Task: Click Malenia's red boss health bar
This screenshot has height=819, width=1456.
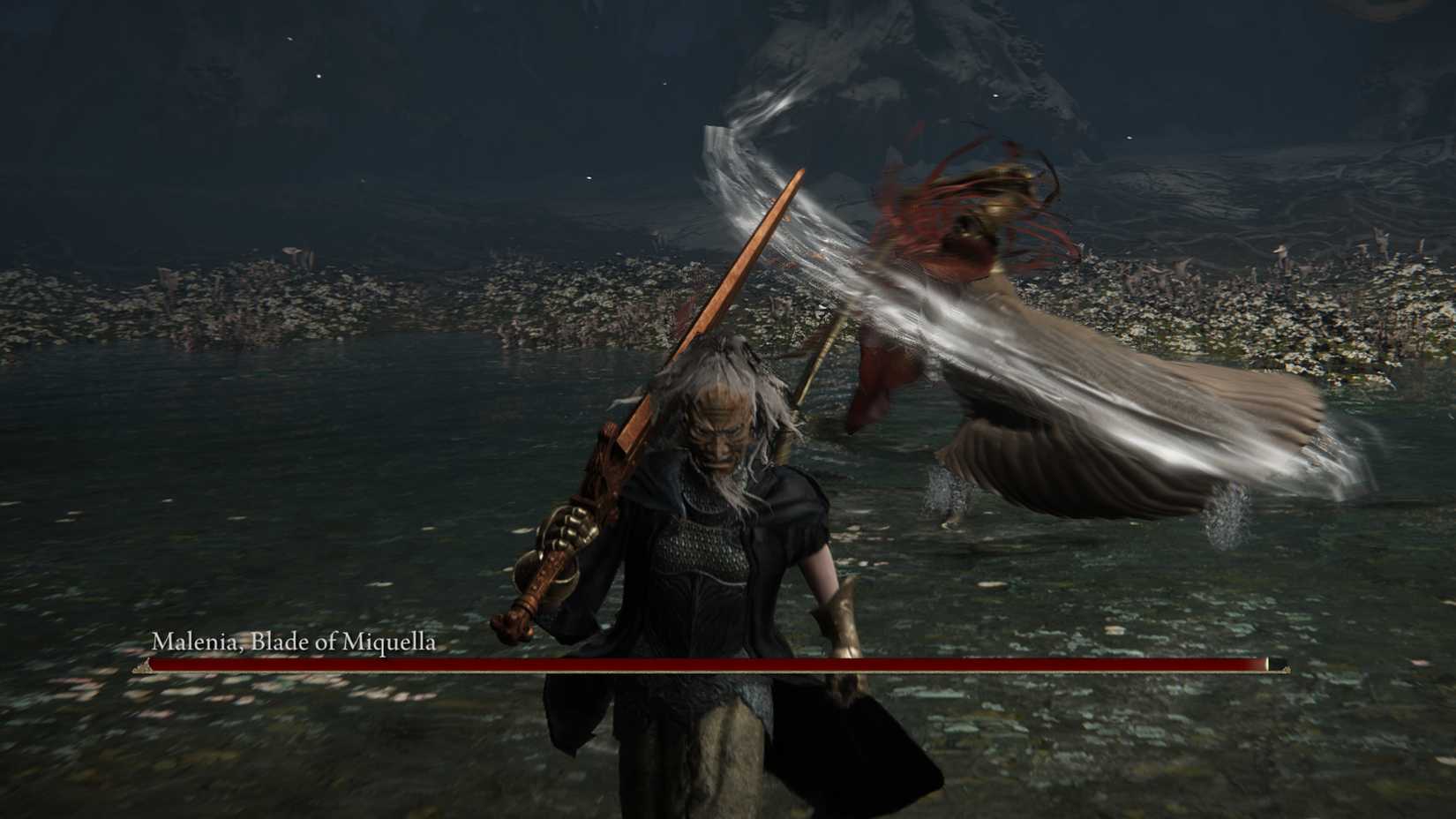Action: pyautogui.click(x=706, y=665)
